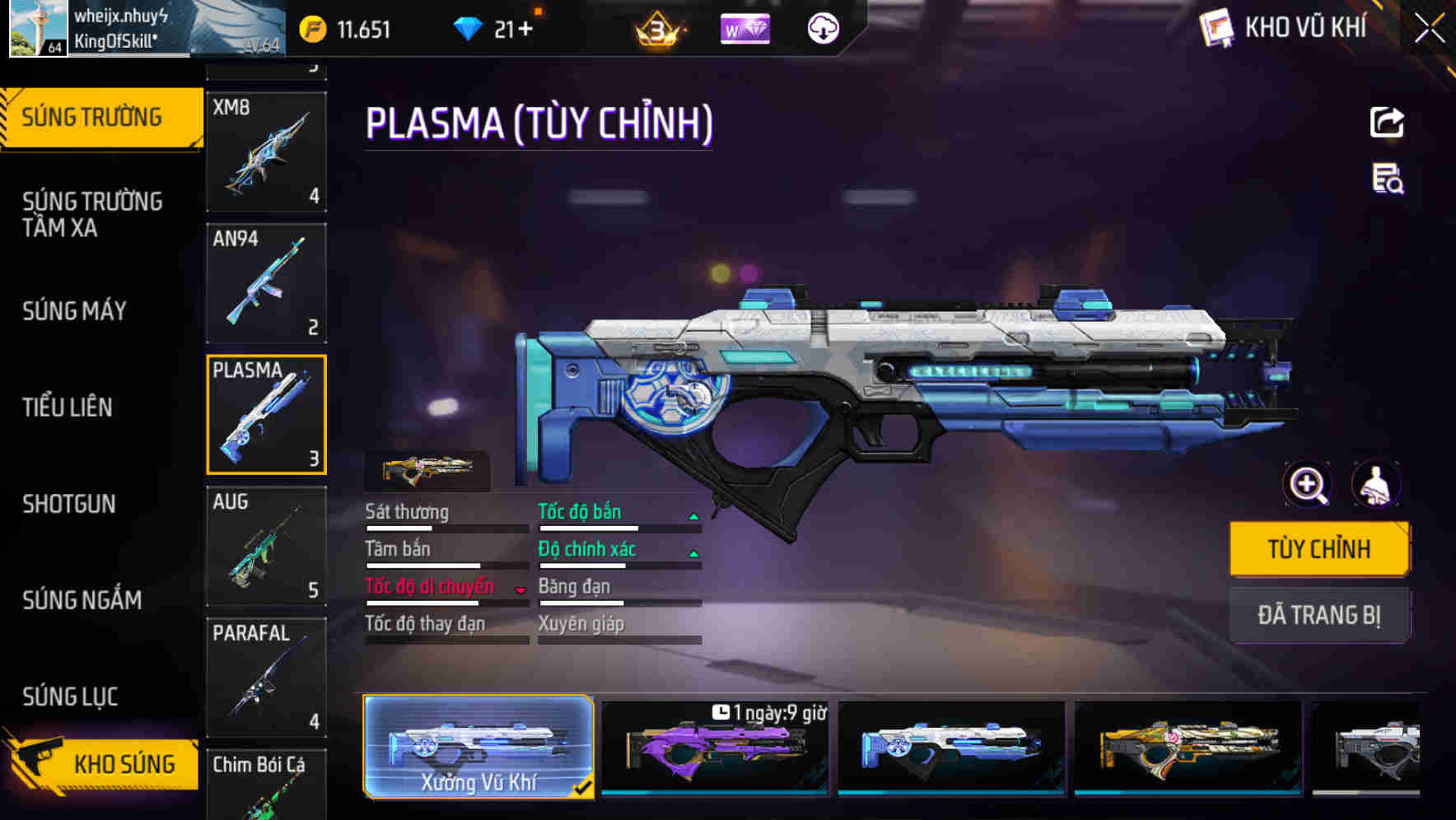Viewport: 1456px width, 820px height.
Task: Select the AUG weapon tile
Action: click(266, 546)
